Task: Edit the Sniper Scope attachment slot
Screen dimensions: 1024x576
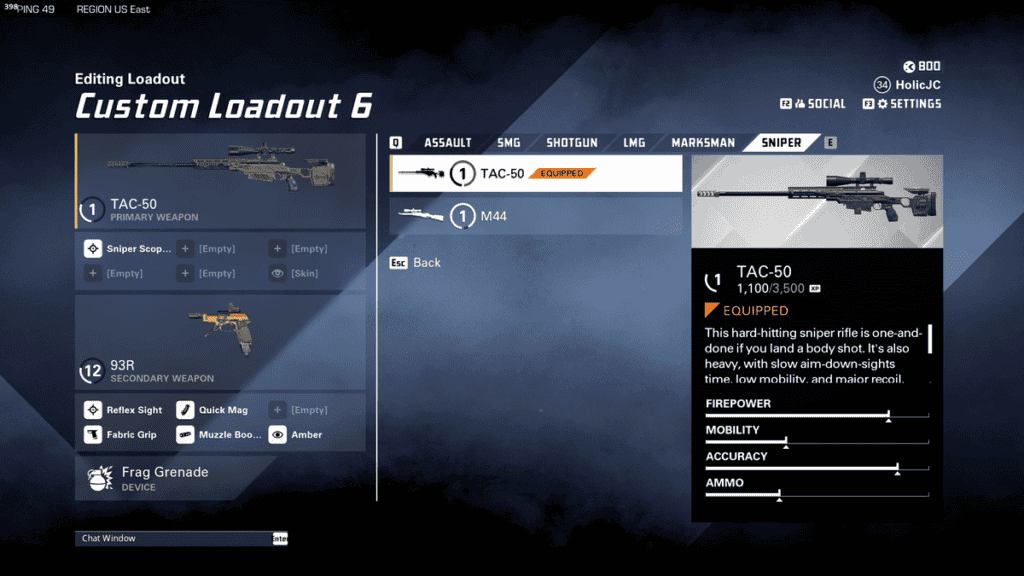Action: 128,249
